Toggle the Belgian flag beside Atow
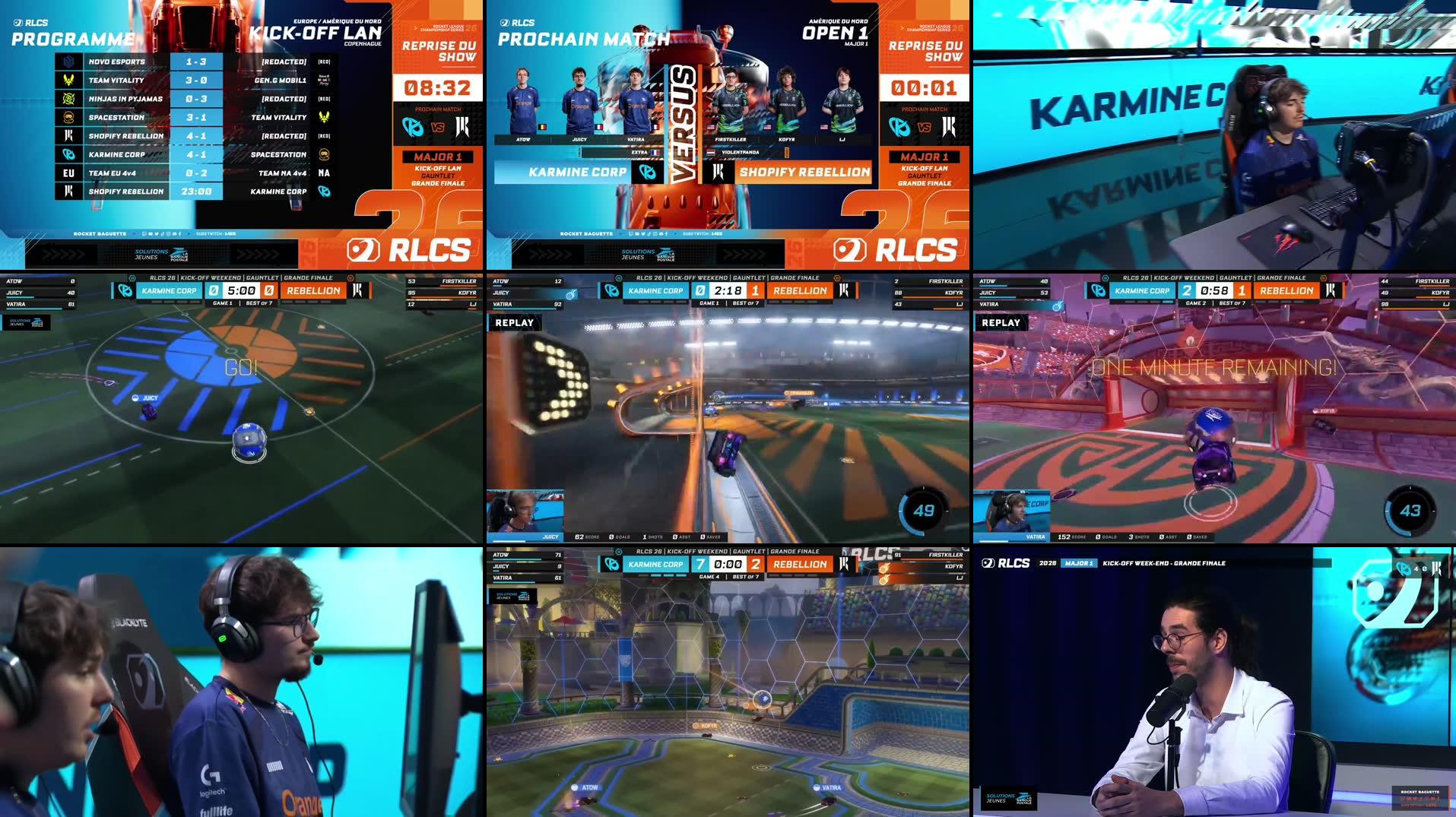 tap(543, 127)
